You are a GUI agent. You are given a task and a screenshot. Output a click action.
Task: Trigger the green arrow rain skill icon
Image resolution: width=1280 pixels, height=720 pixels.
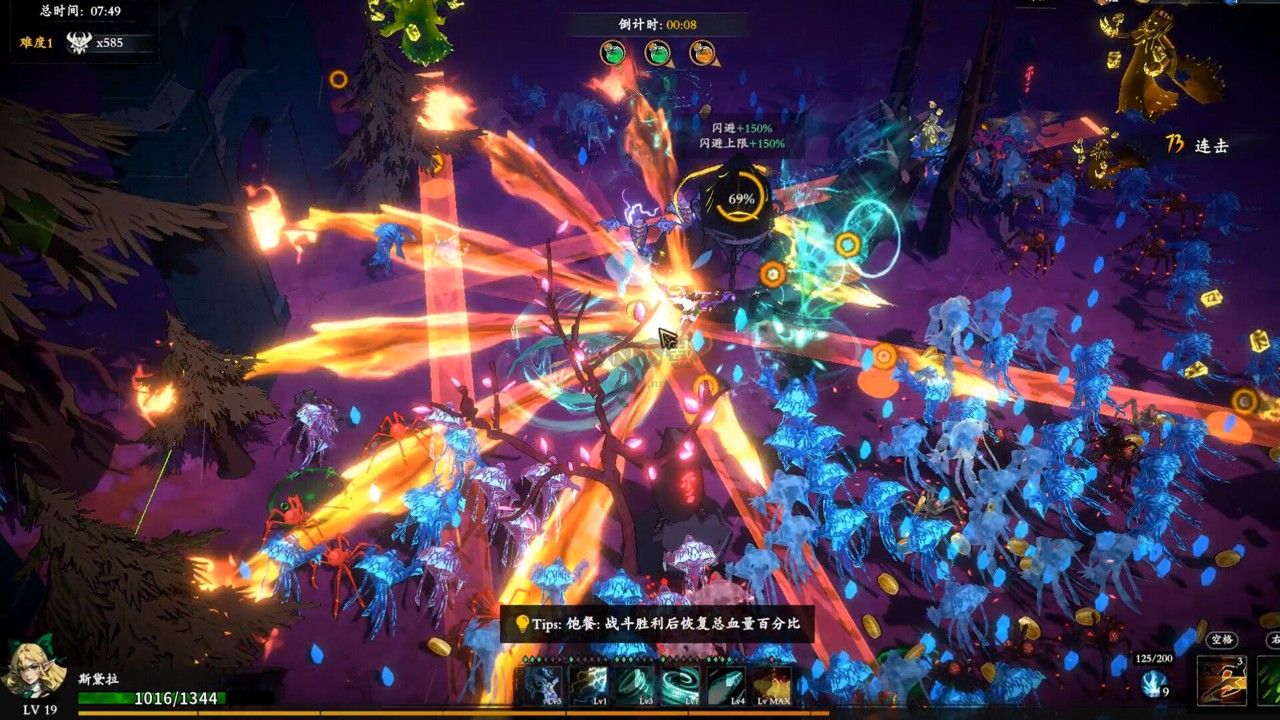point(1270,680)
